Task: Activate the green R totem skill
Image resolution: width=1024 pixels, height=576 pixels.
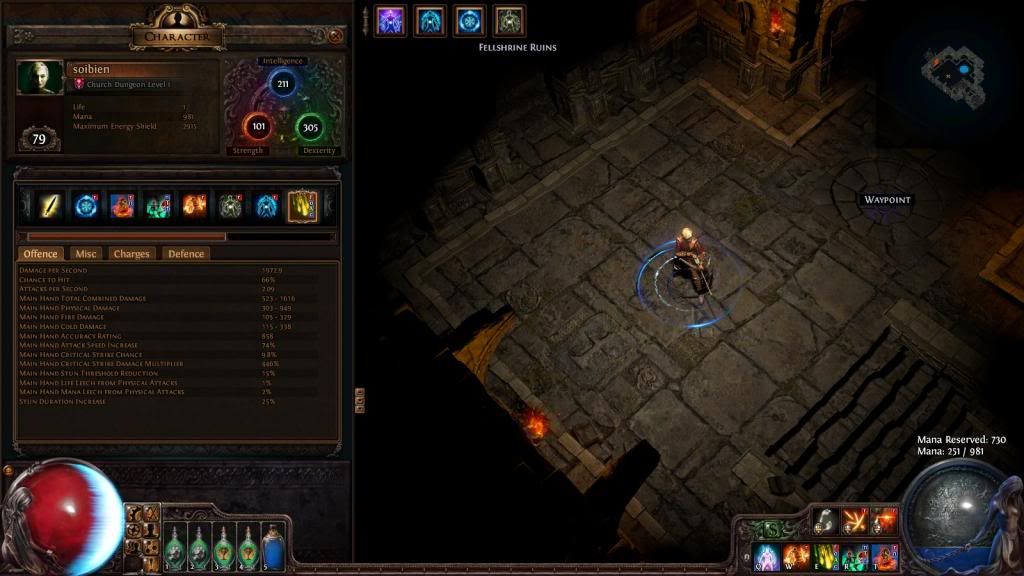Action: [x=855, y=556]
